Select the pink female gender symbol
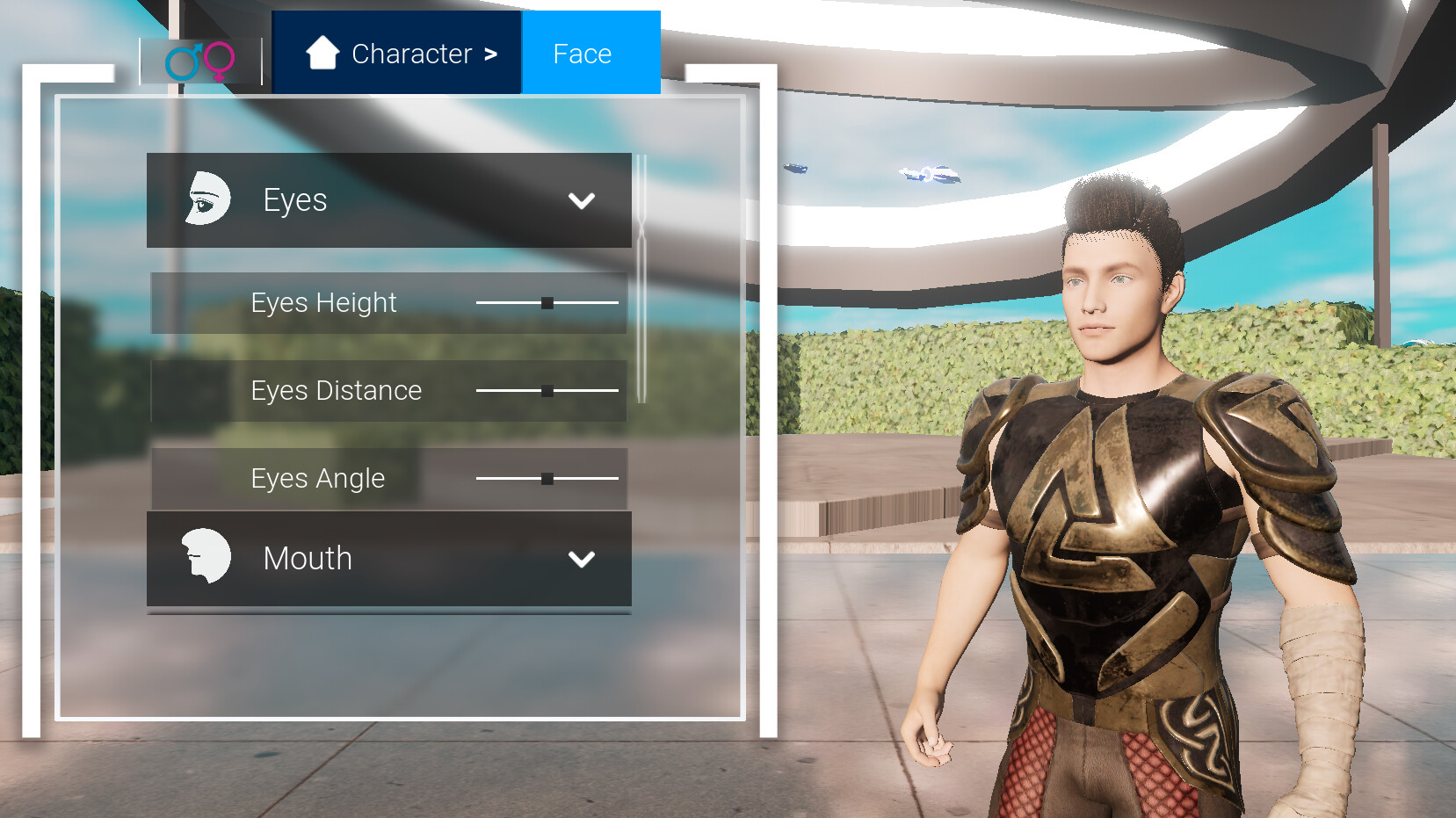This screenshot has height=818, width=1456. pyautogui.click(x=218, y=59)
